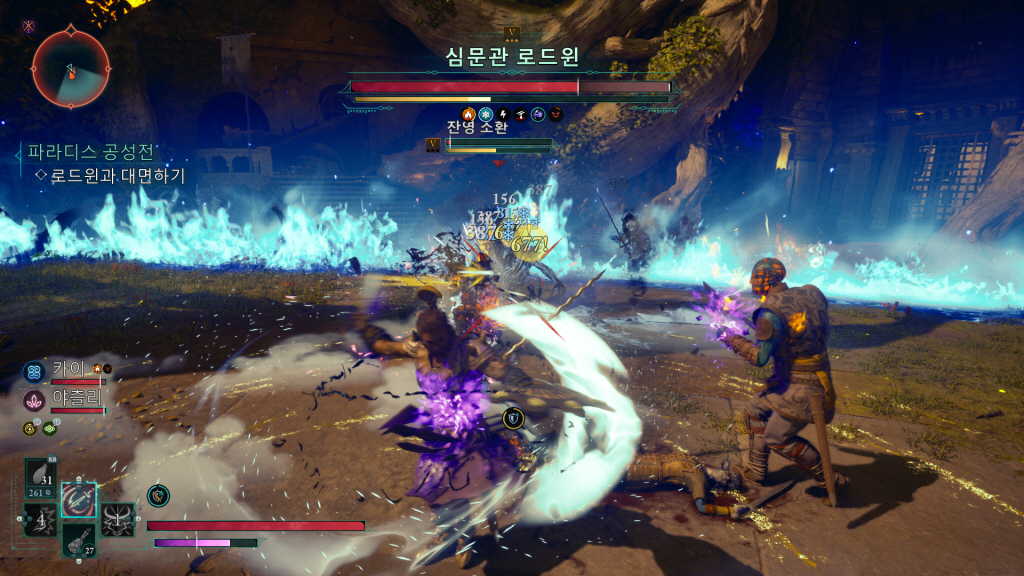Click the yellow swirl buff icon
This screenshot has width=1024, height=576.
[30, 429]
